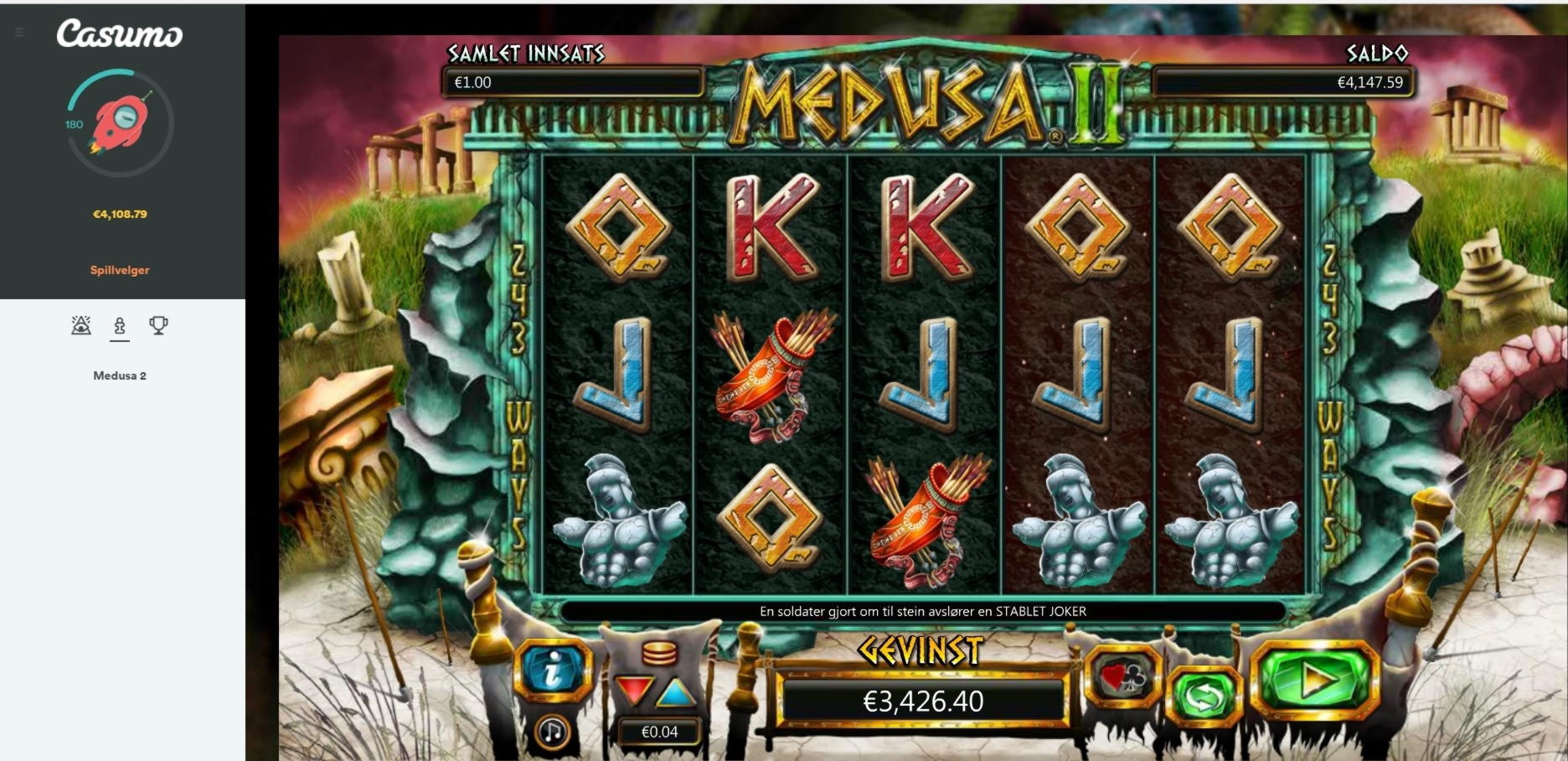1568x761 pixels.
Task: Choose the chess pawn tab in the sidebar
Action: (120, 325)
